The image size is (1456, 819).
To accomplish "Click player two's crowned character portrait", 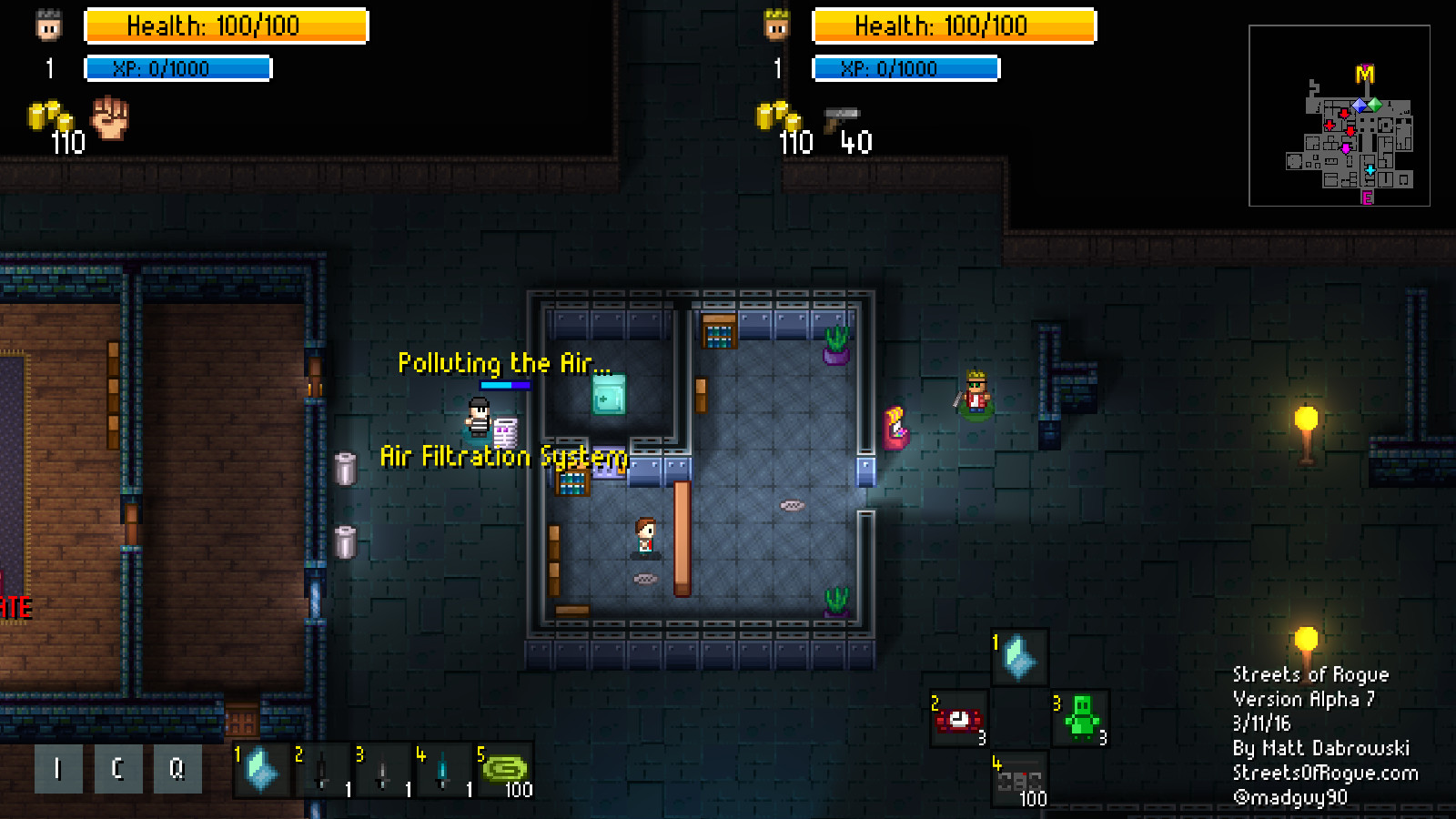I will coord(775,25).
